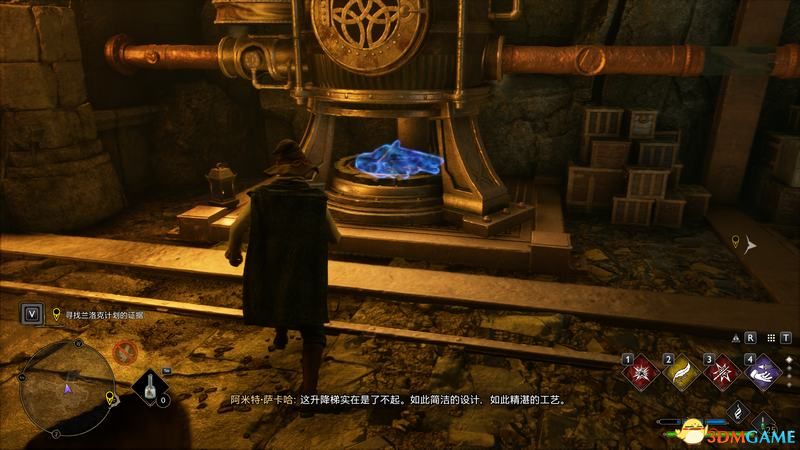Click the yellow waypoint compass marker

[735, 241]
